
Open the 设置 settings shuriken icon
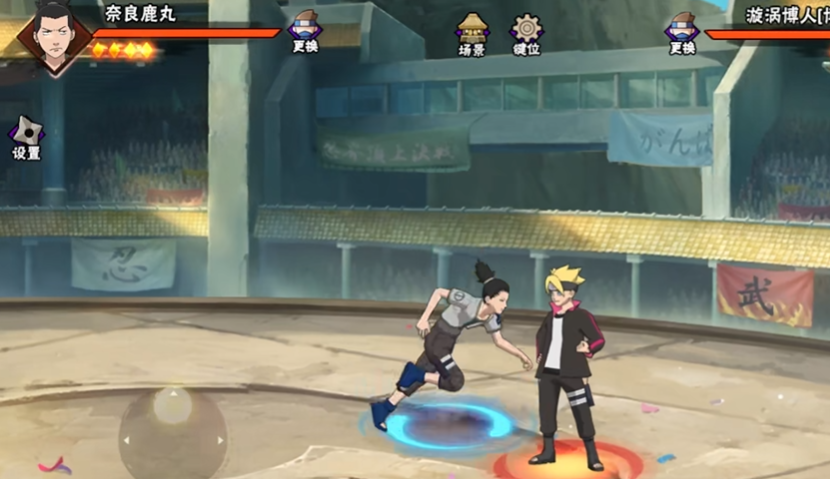(x=25, y=136)
